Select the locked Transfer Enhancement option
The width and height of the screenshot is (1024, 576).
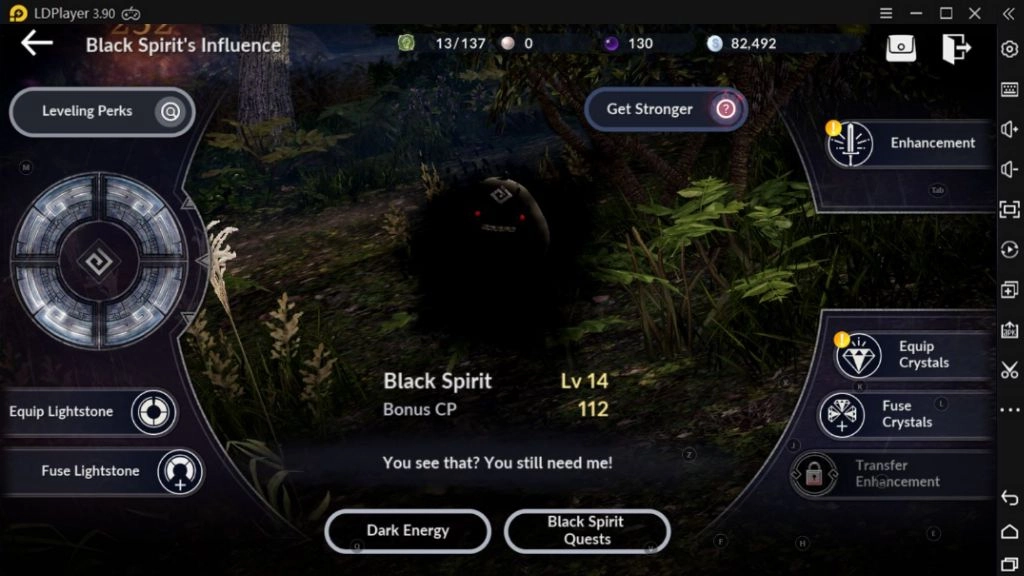(880, 473)
